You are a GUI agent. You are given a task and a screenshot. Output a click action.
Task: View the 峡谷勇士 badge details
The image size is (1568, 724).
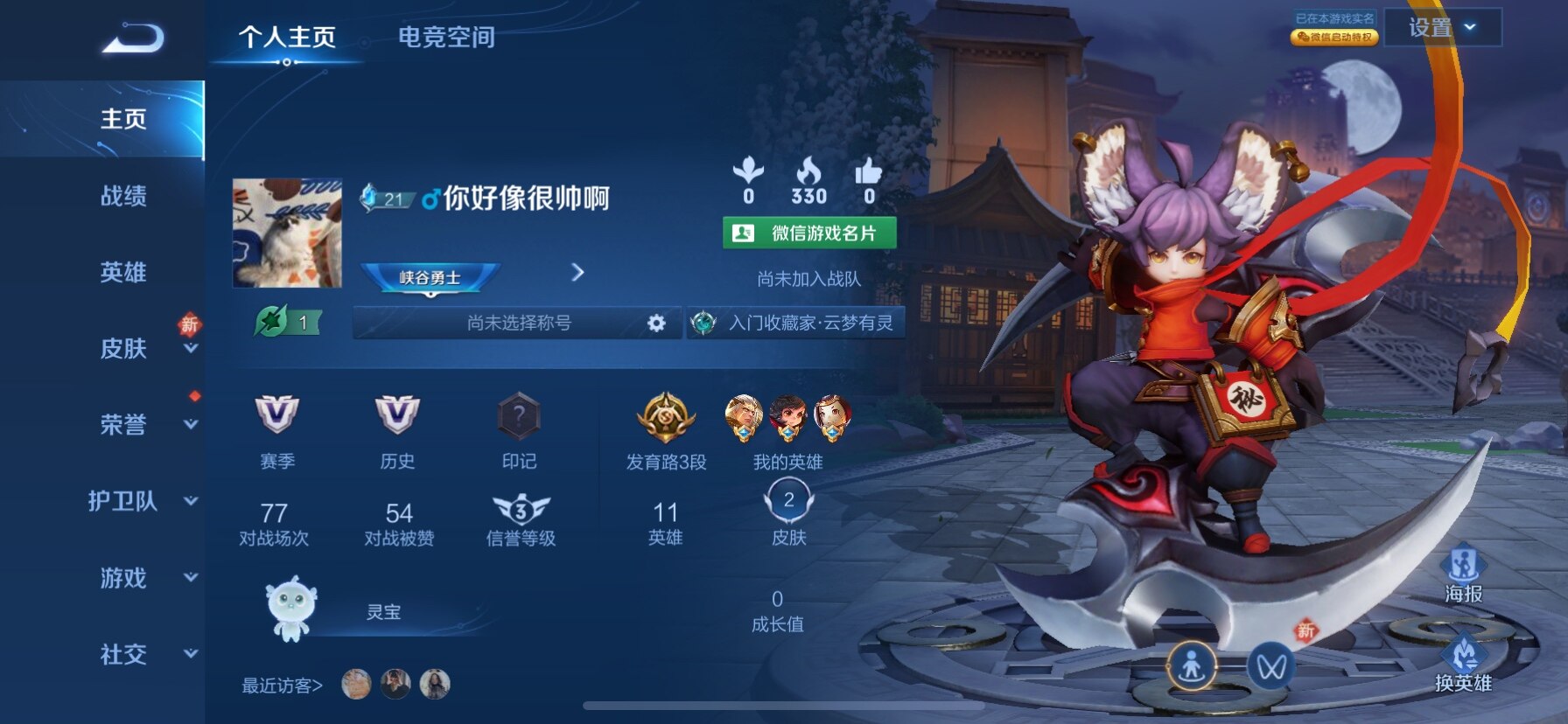430,277
